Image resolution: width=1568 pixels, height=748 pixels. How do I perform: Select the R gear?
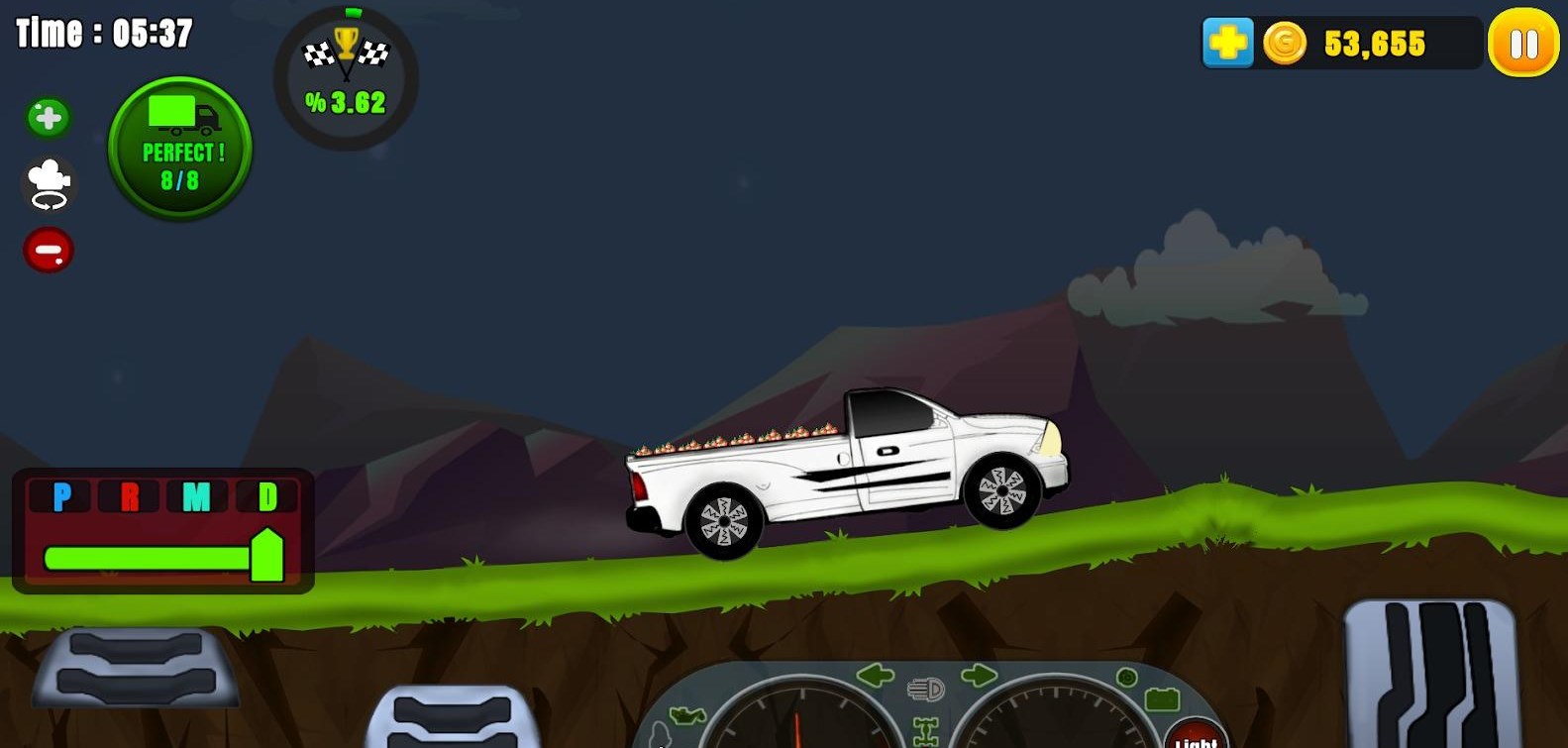tap(130, 495)
